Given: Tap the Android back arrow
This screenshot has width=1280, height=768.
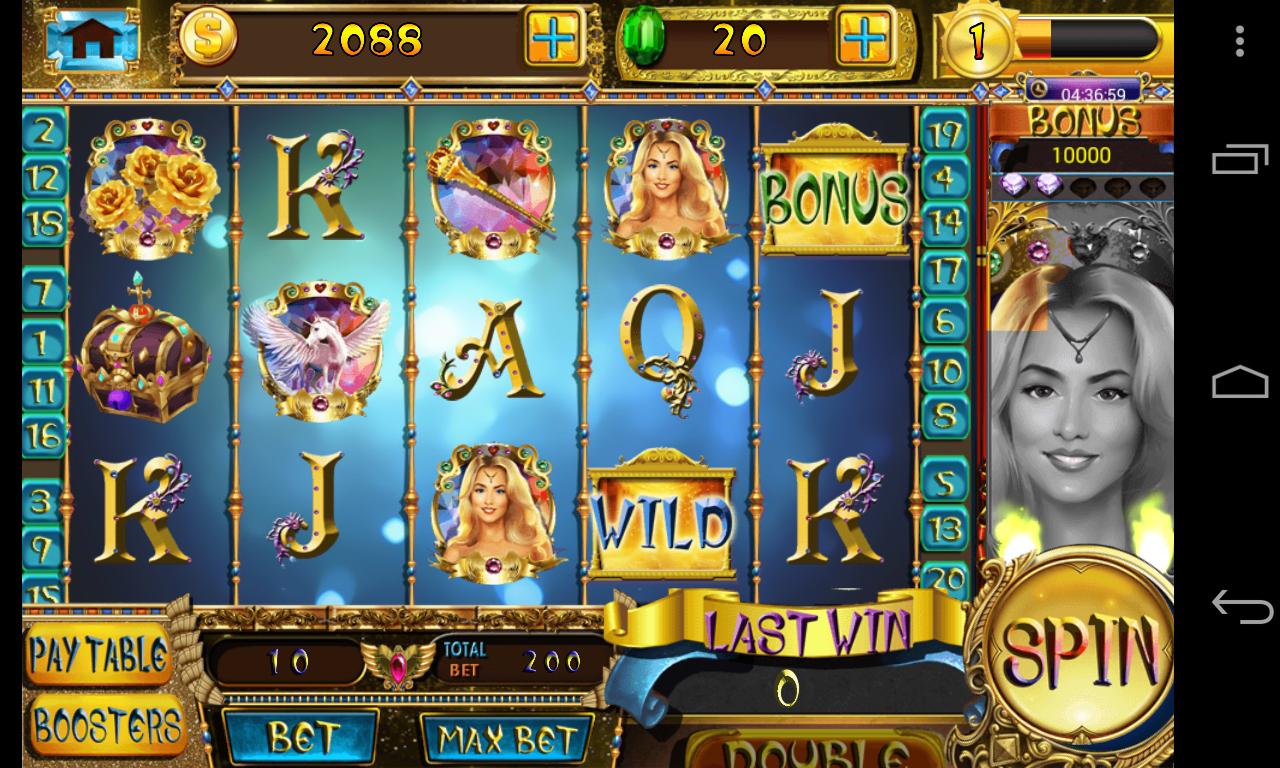Looking at the screenshot, I should tap(1240, 606).
